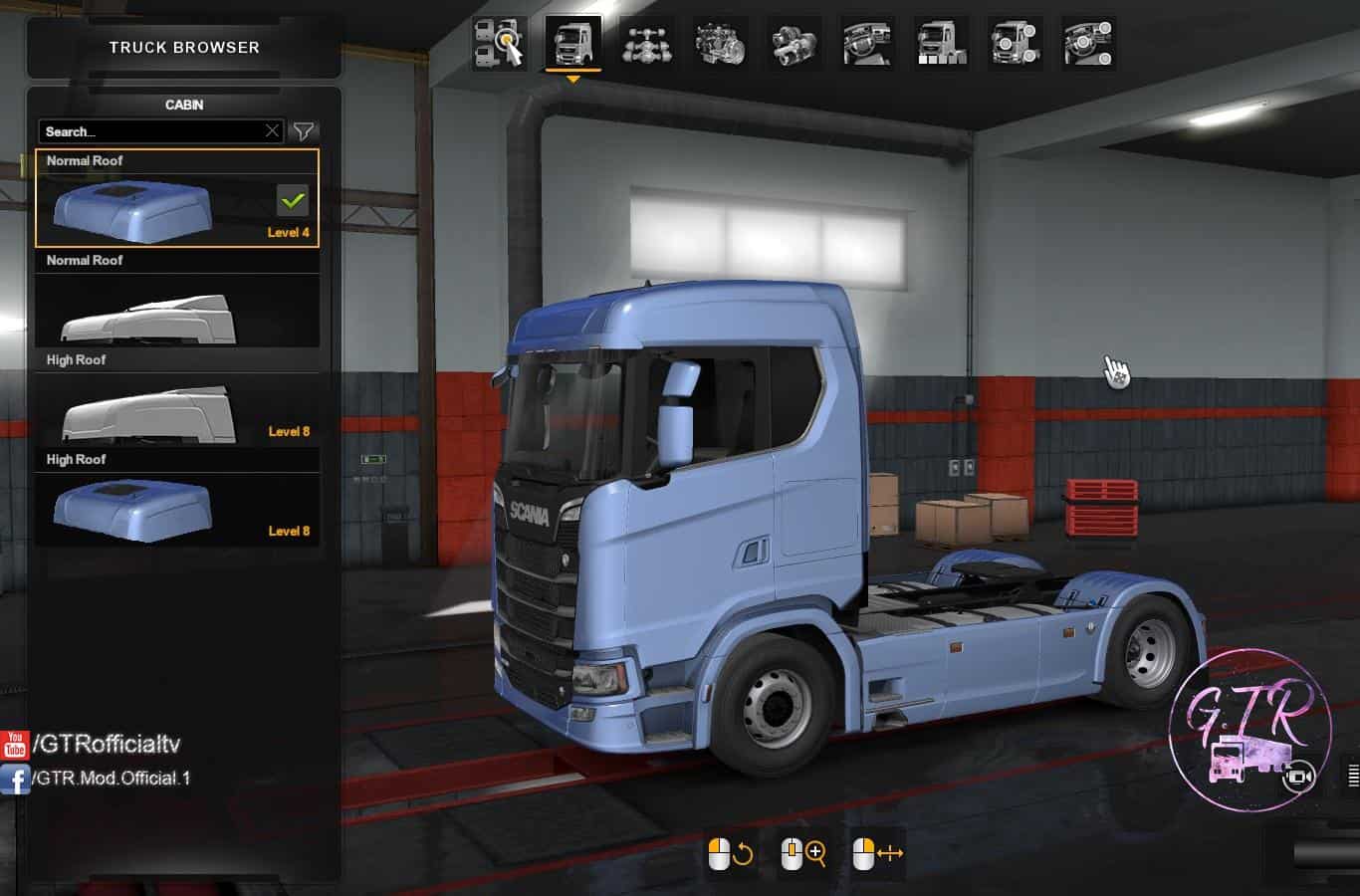Switch to the truck paint swatches tab
This screenshot has height=896, width=1360.
(941, 44)
